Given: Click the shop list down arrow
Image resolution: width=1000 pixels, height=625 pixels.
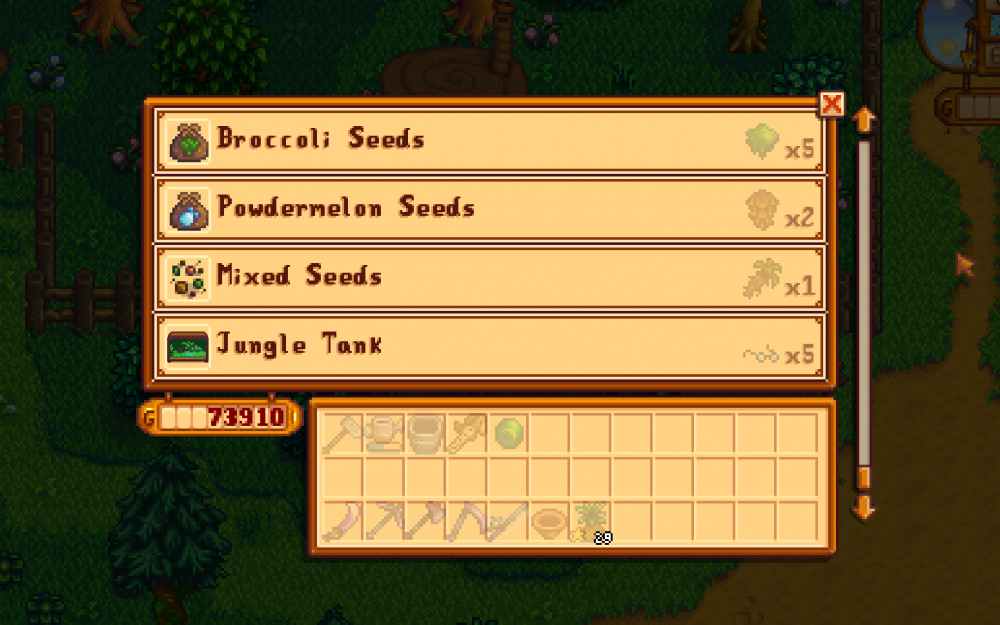Looking at the screenshot, I should click(864, 508).
